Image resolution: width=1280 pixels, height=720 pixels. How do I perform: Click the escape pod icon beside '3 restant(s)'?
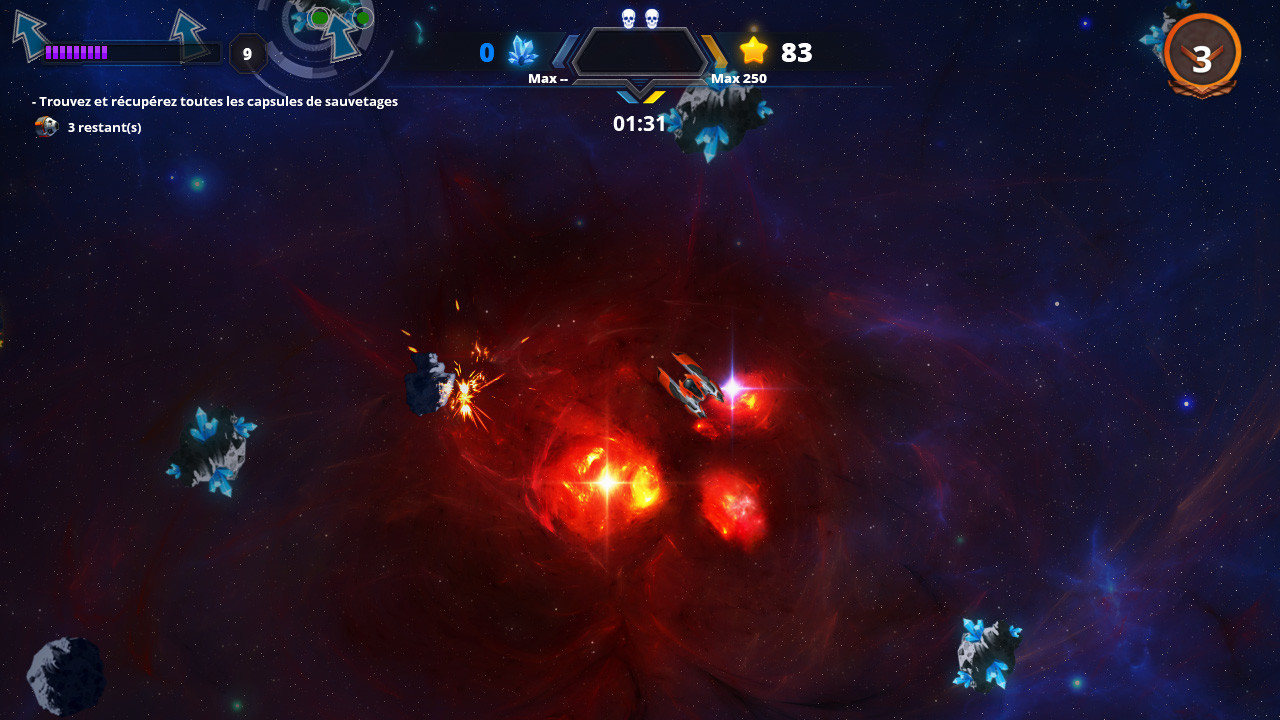[47, 127]
